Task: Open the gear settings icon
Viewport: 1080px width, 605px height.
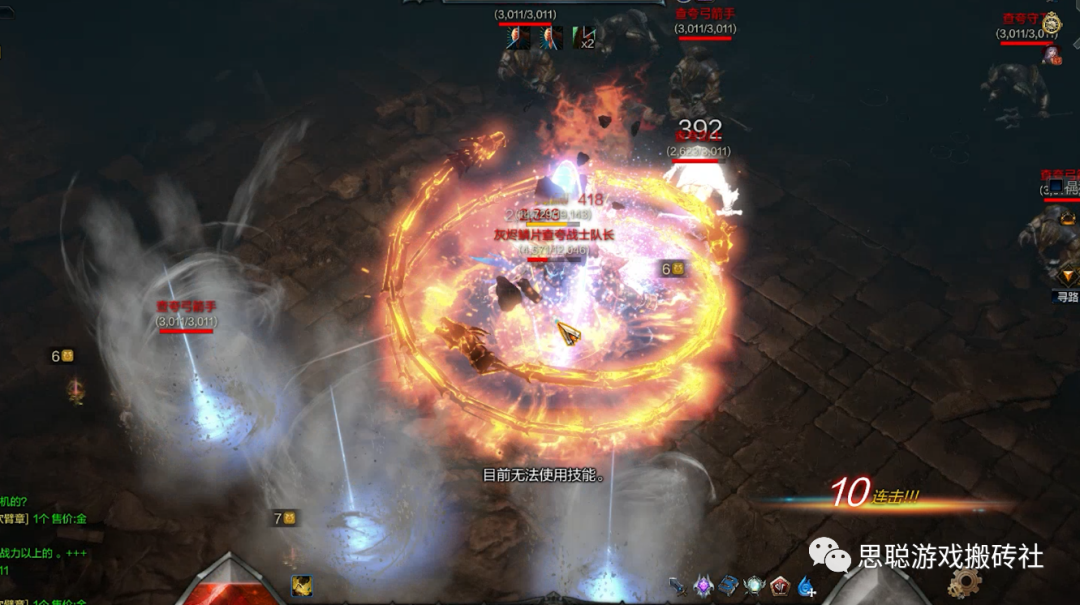Action: point(965,582)
